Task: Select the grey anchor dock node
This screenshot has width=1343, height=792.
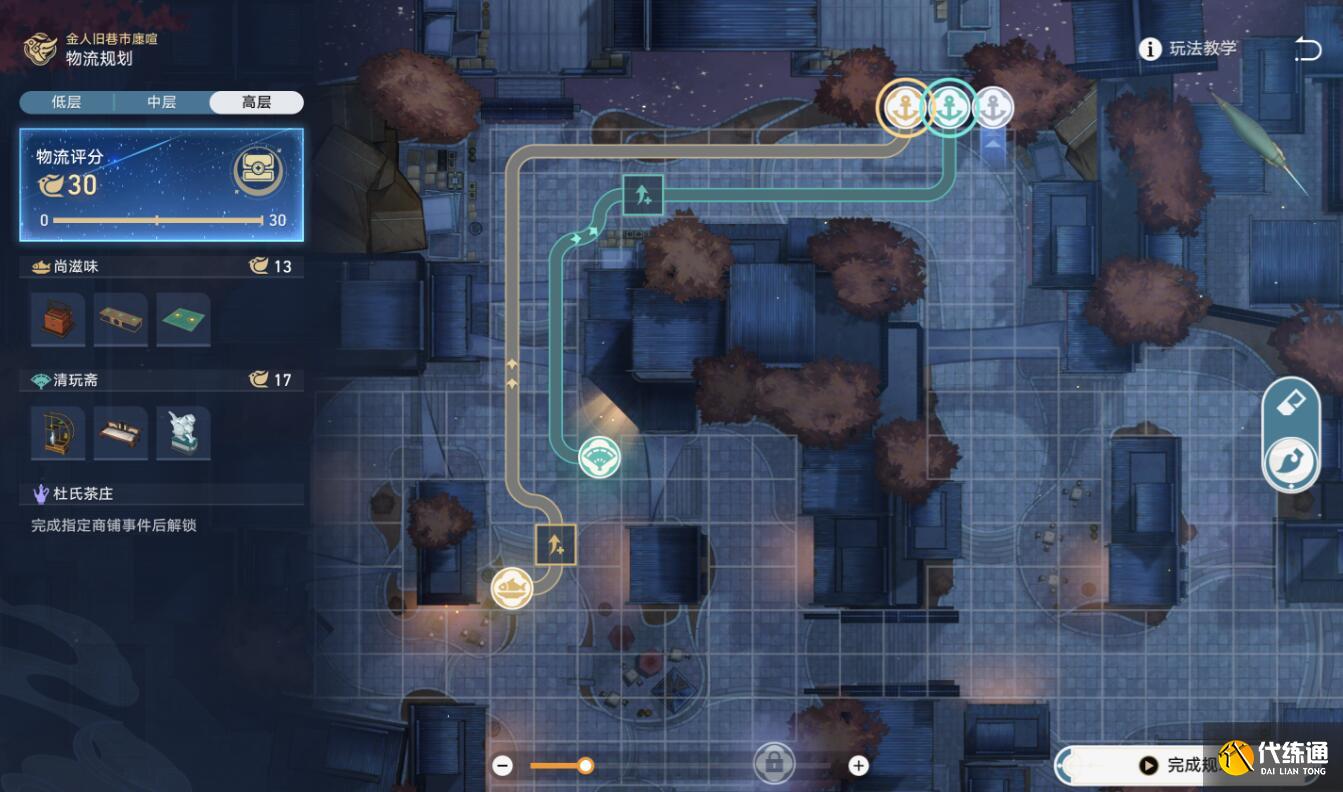Action: (993, 107)
